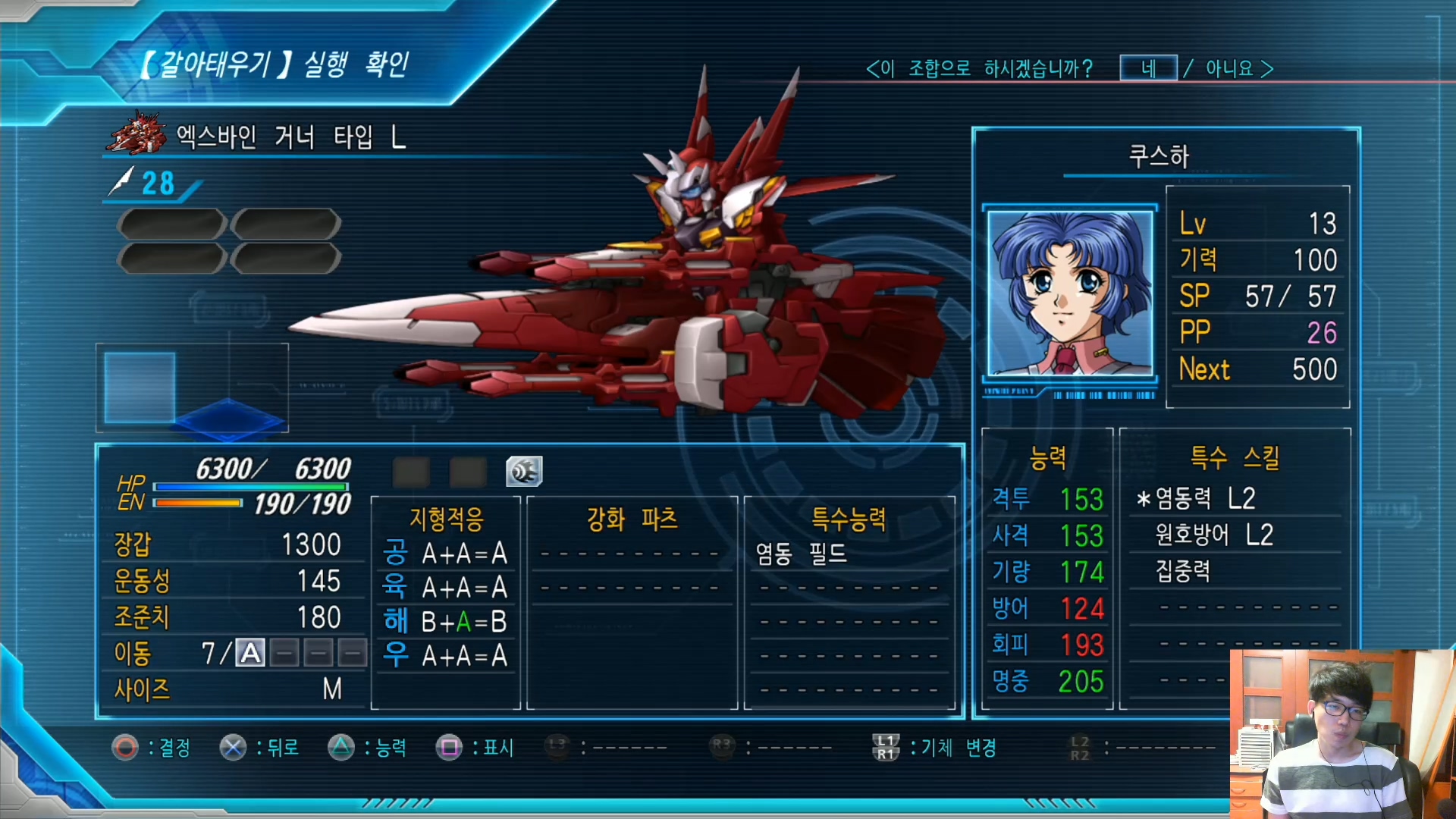Screen dimensions: 1456x819
Task: Choose the 원호방어 L2 skill row
Action: [1213, 535]
